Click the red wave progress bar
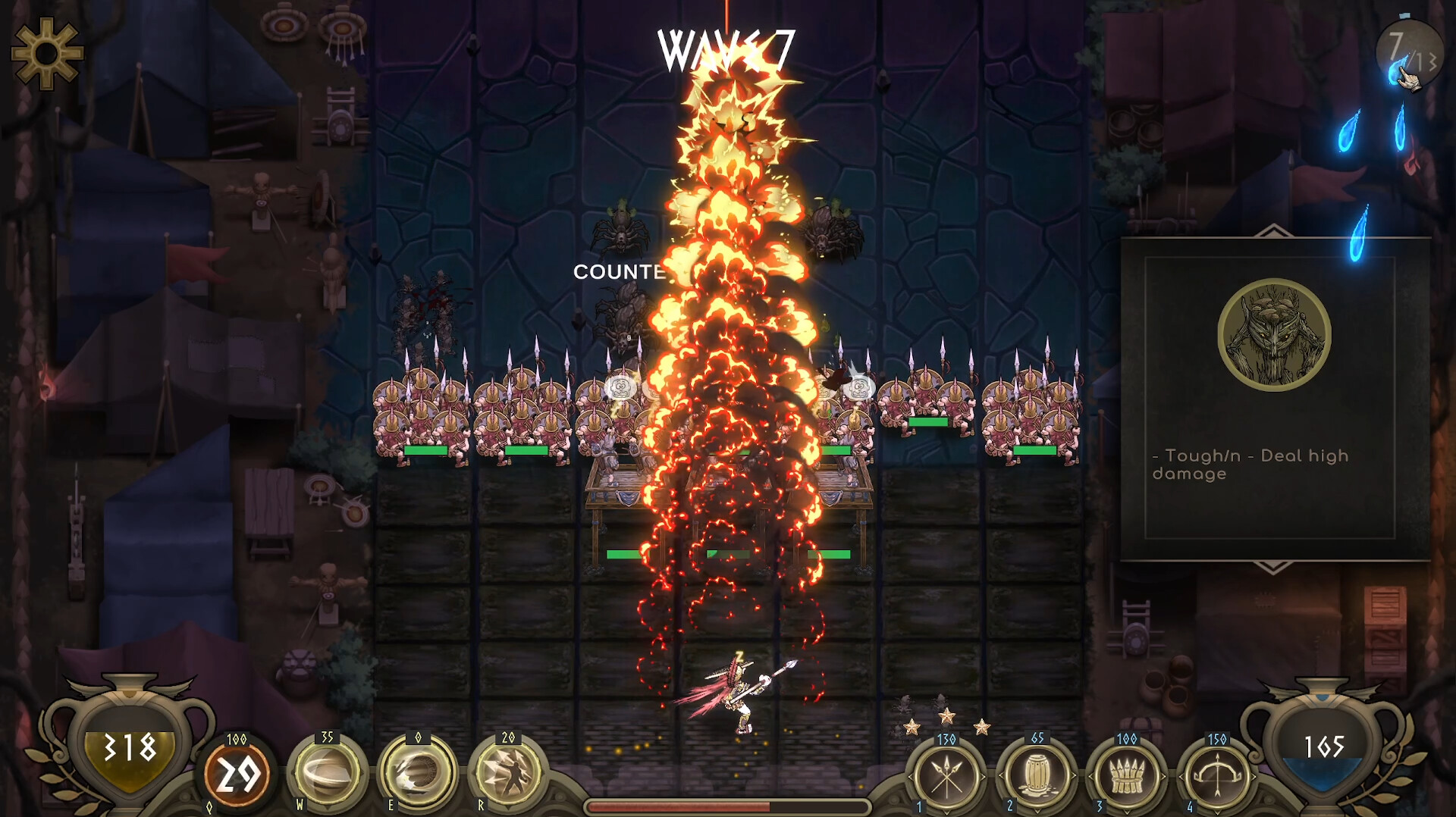1456x817 pixels. (728, 807)
